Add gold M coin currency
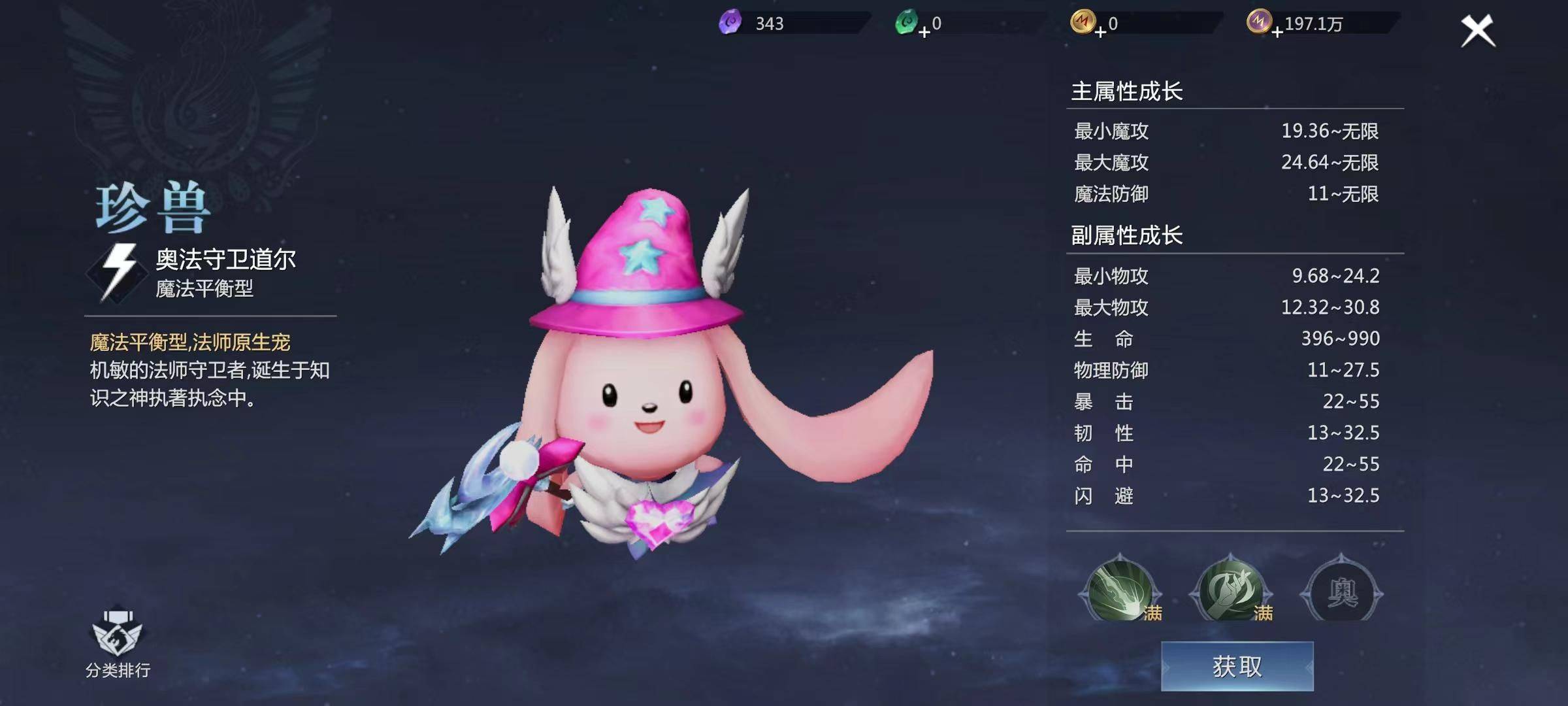 [1100, 32]
